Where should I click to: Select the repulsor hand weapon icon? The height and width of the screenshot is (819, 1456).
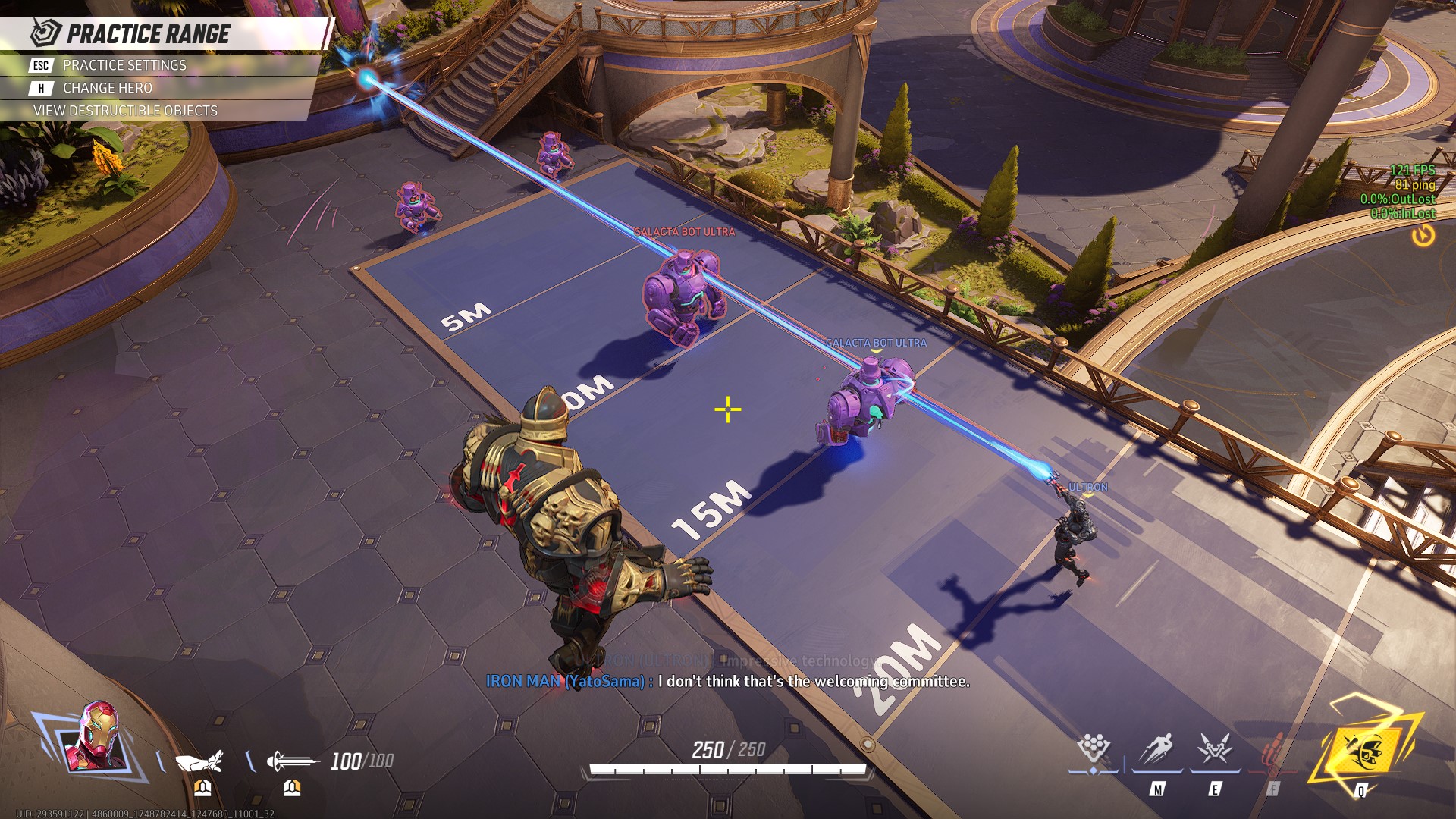coord(199,760)
